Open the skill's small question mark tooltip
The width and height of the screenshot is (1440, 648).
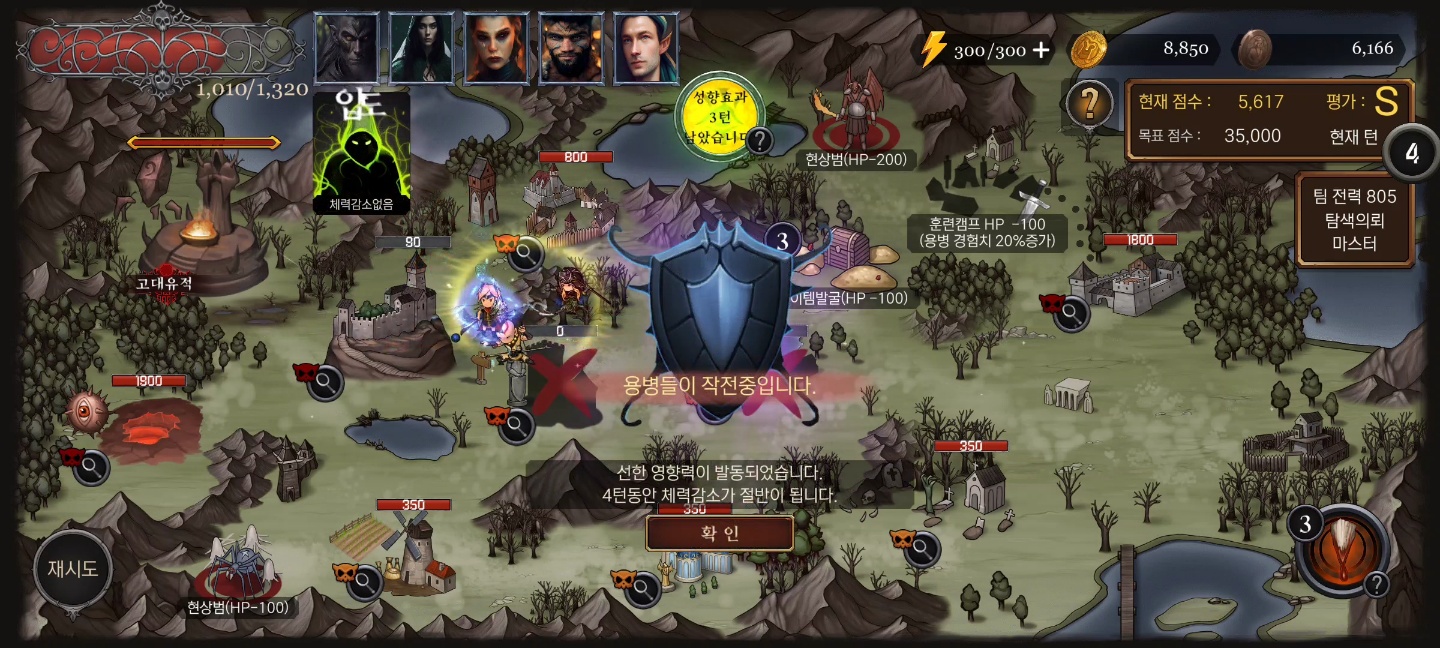(x=1377, y=585)
